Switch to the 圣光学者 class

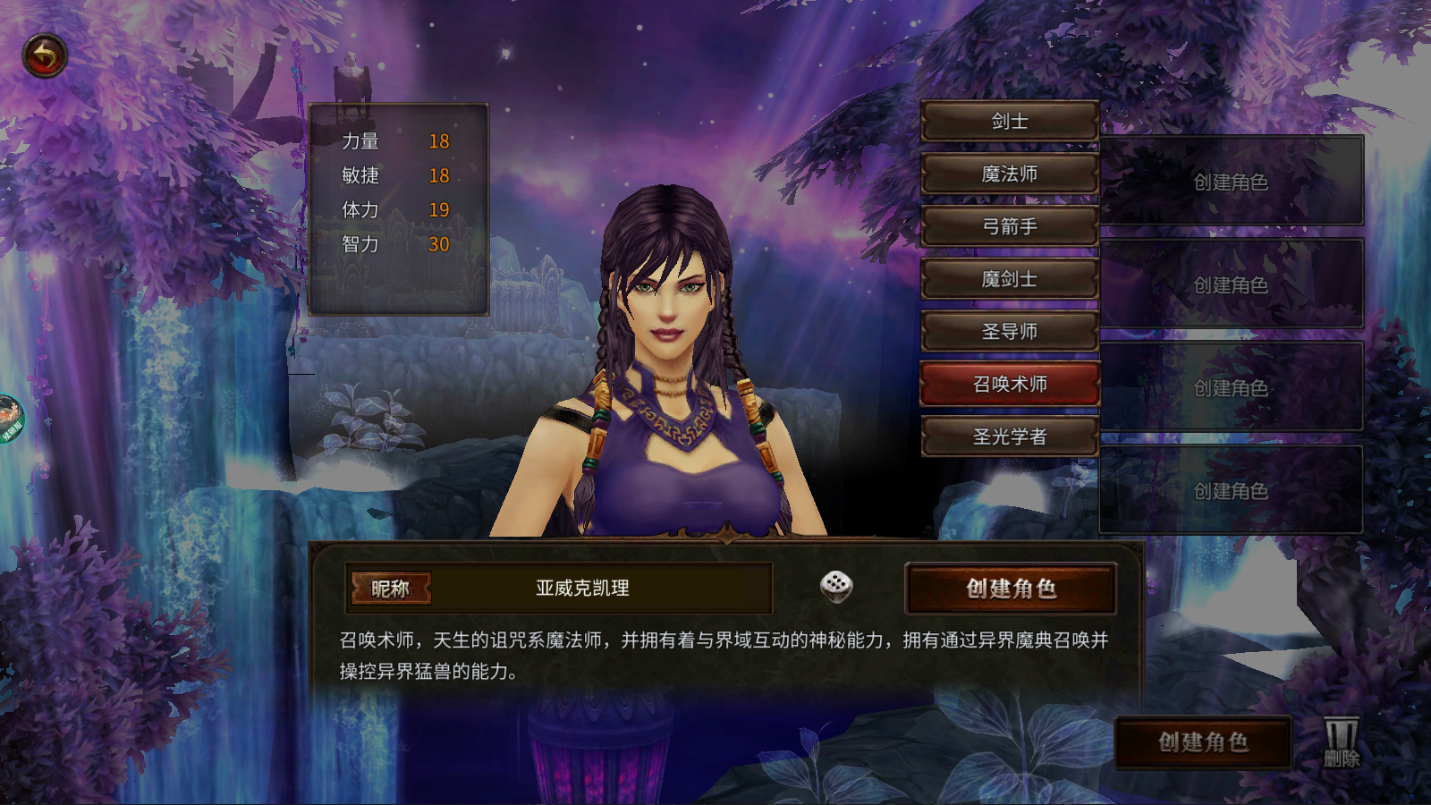click(x=1009, y=437)
